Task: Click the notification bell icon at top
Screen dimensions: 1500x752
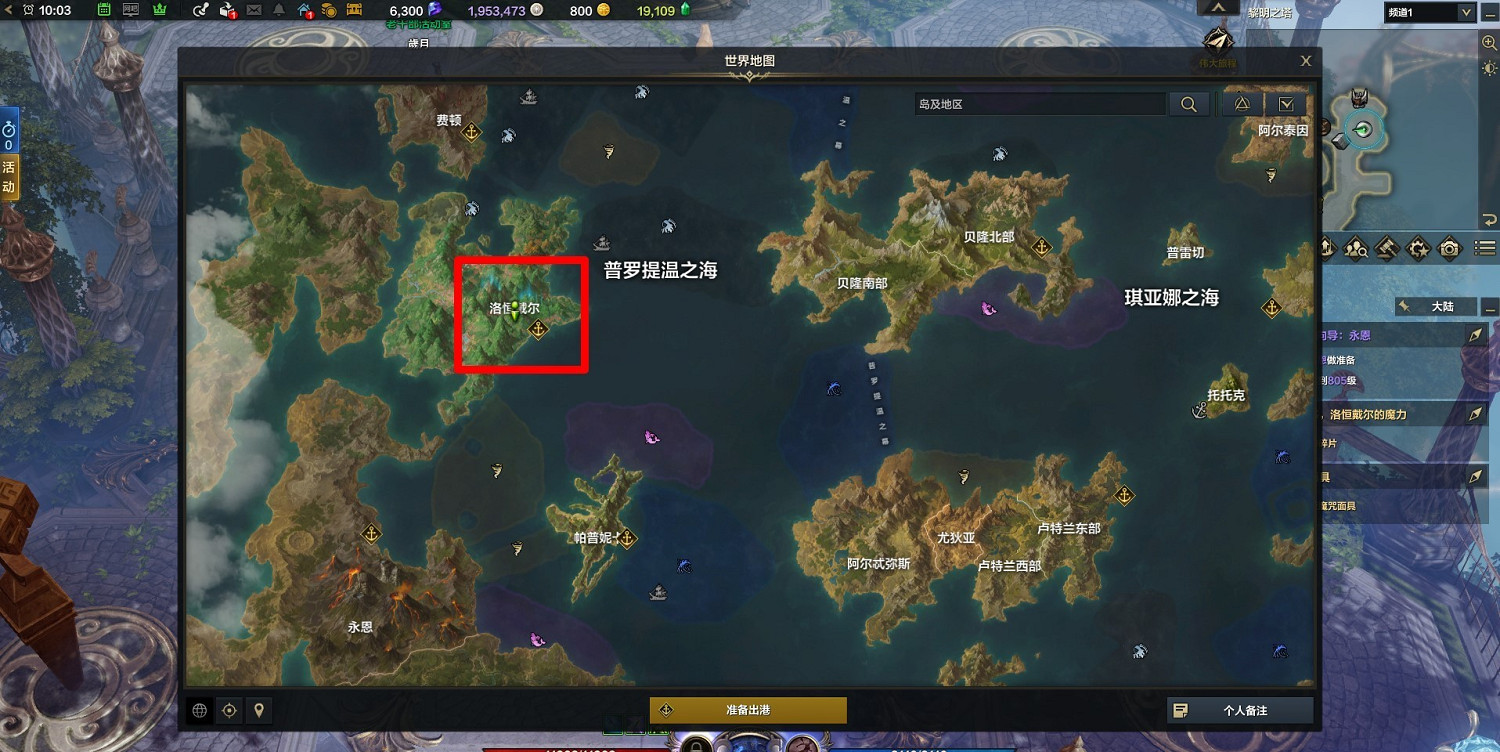Action: pos(280,11)
